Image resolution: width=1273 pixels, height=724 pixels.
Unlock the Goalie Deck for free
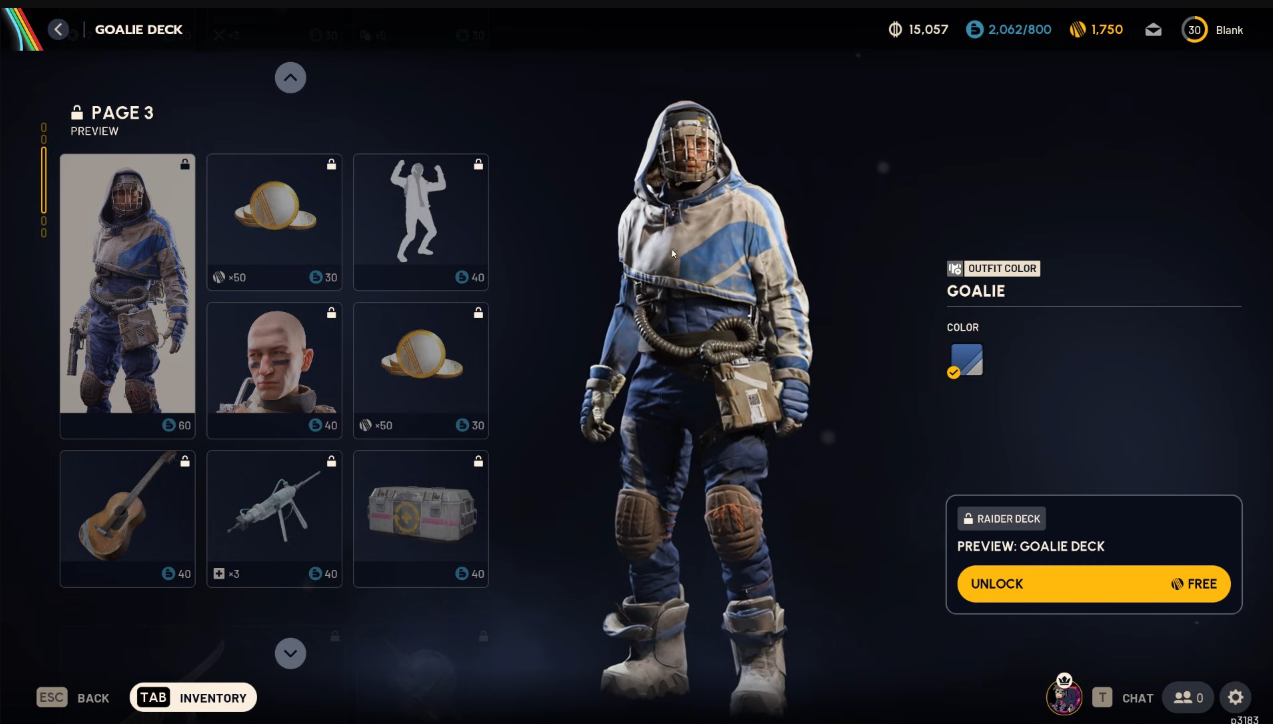tap(1093, 584)
